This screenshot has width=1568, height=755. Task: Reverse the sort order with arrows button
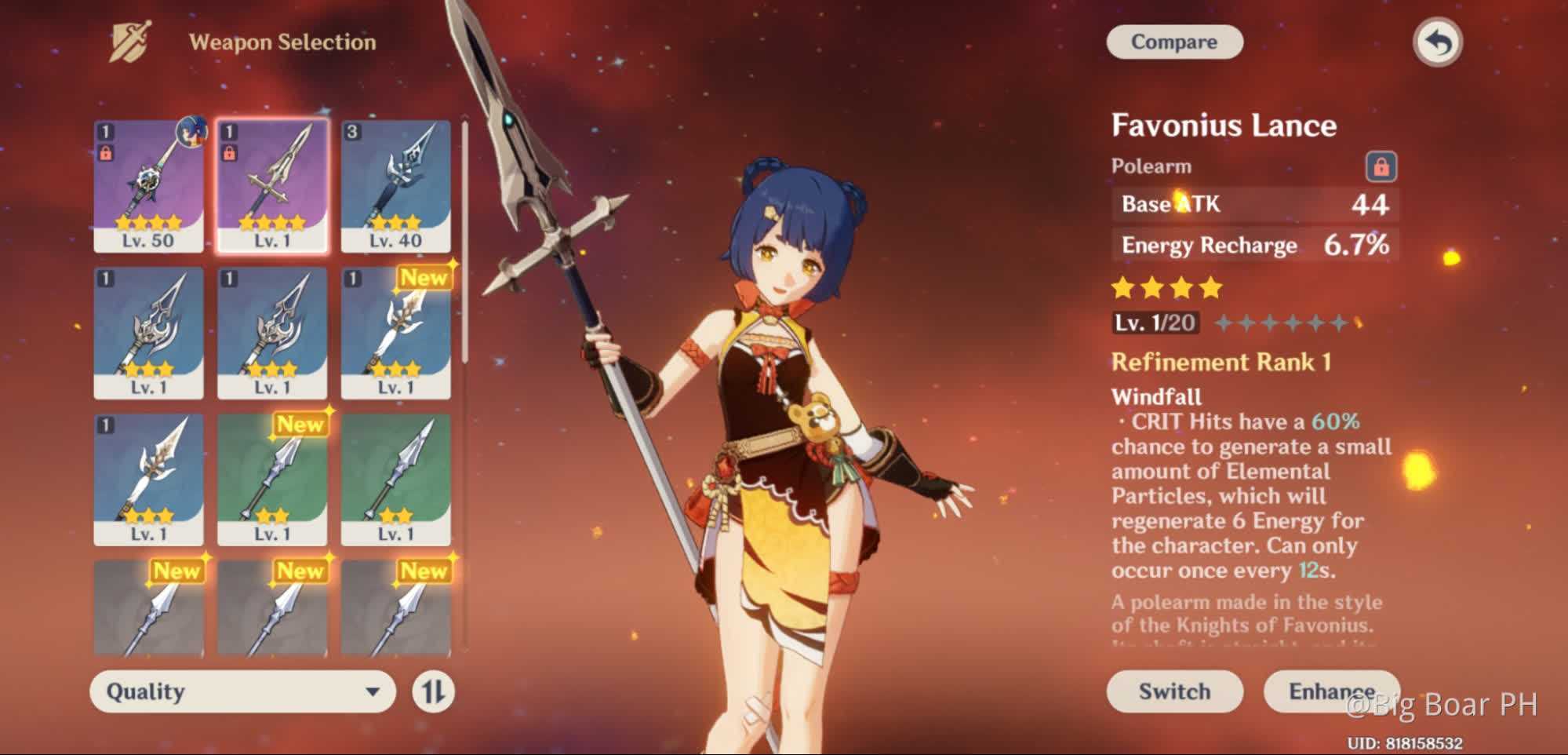(x=433, y=691)
